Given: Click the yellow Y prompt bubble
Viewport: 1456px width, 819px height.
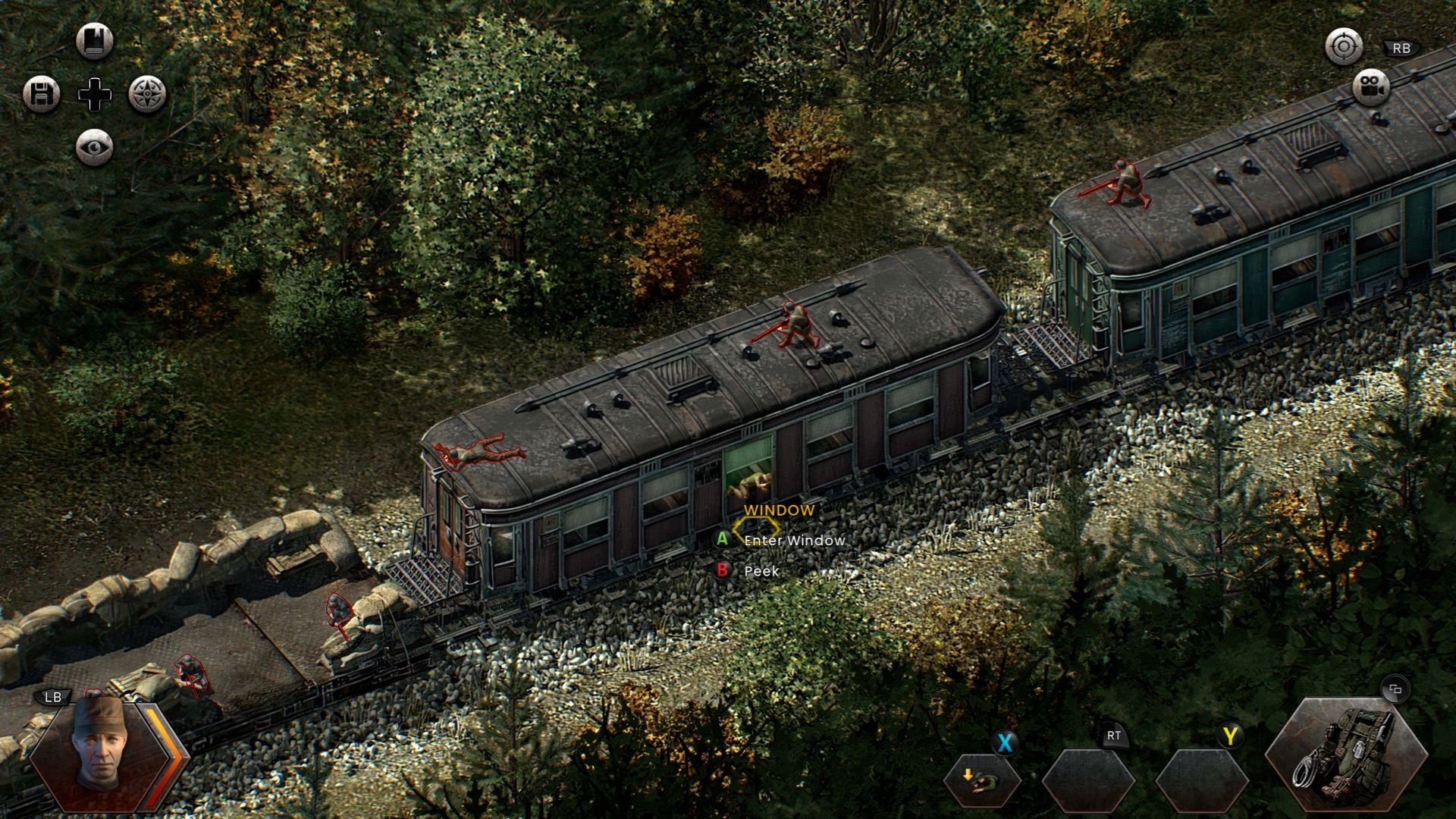Looking at the screenshot, I should click(1230, 735).
